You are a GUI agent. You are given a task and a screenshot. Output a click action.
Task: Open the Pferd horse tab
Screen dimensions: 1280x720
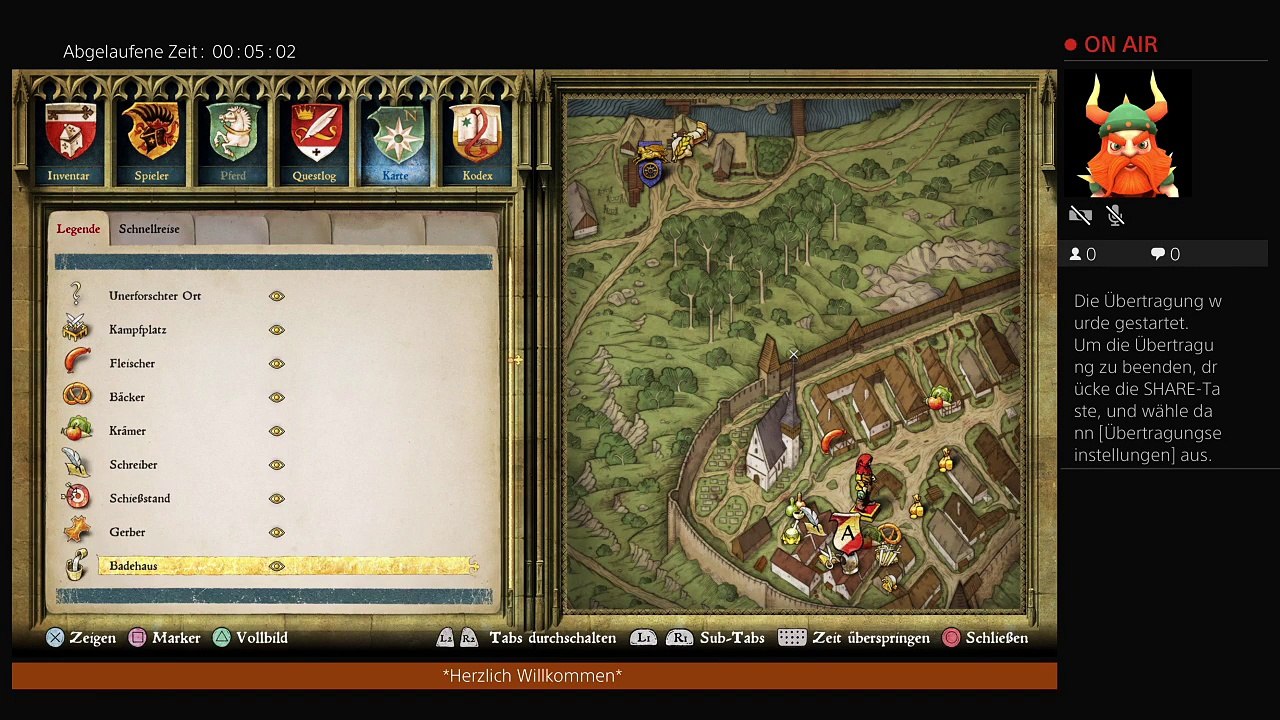click(233, 141)
